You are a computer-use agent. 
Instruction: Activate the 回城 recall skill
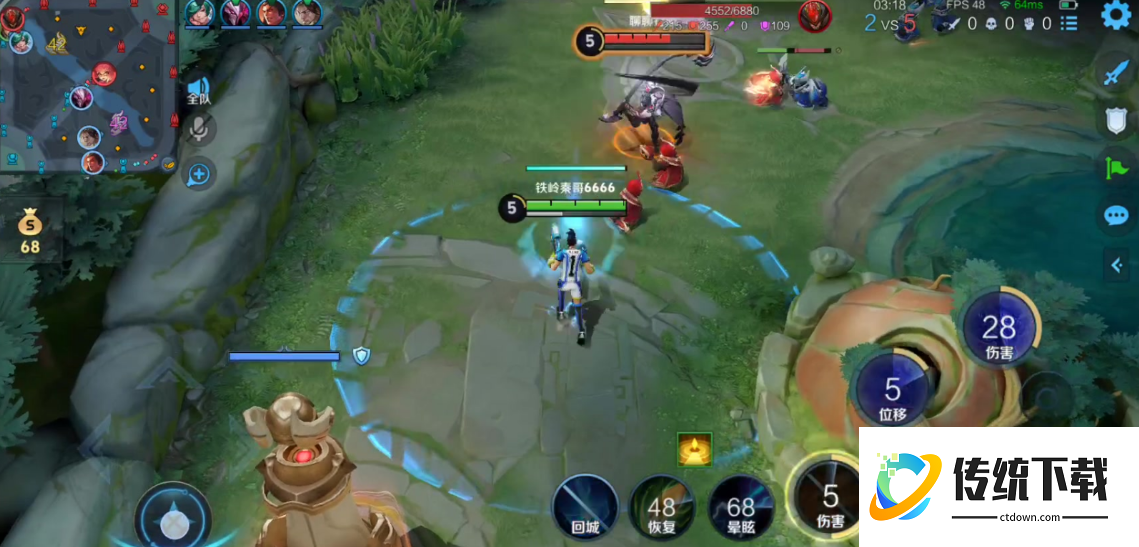(585, 507)
